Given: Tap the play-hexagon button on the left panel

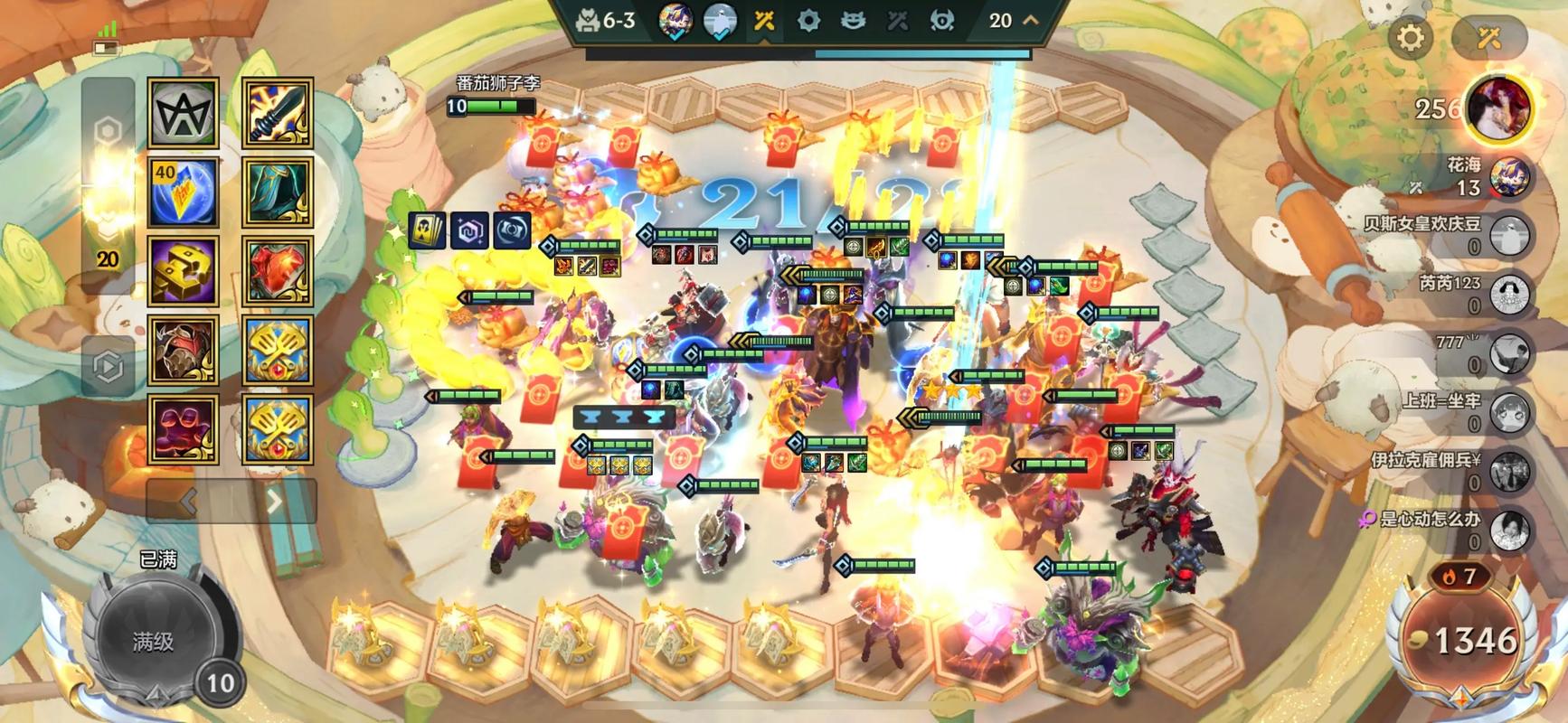Looking at the screenshot, I should (108, 366).
